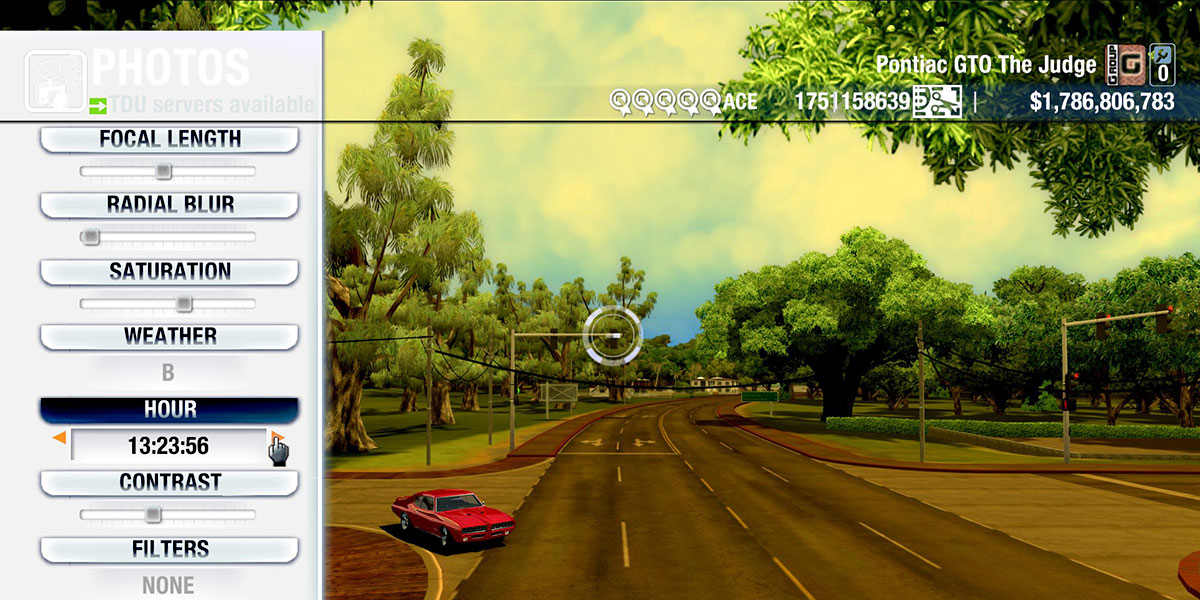The height and width of the screenshot is (600, 1200).
Task: Click the Saturation slider handle
Action: (183, 303)
